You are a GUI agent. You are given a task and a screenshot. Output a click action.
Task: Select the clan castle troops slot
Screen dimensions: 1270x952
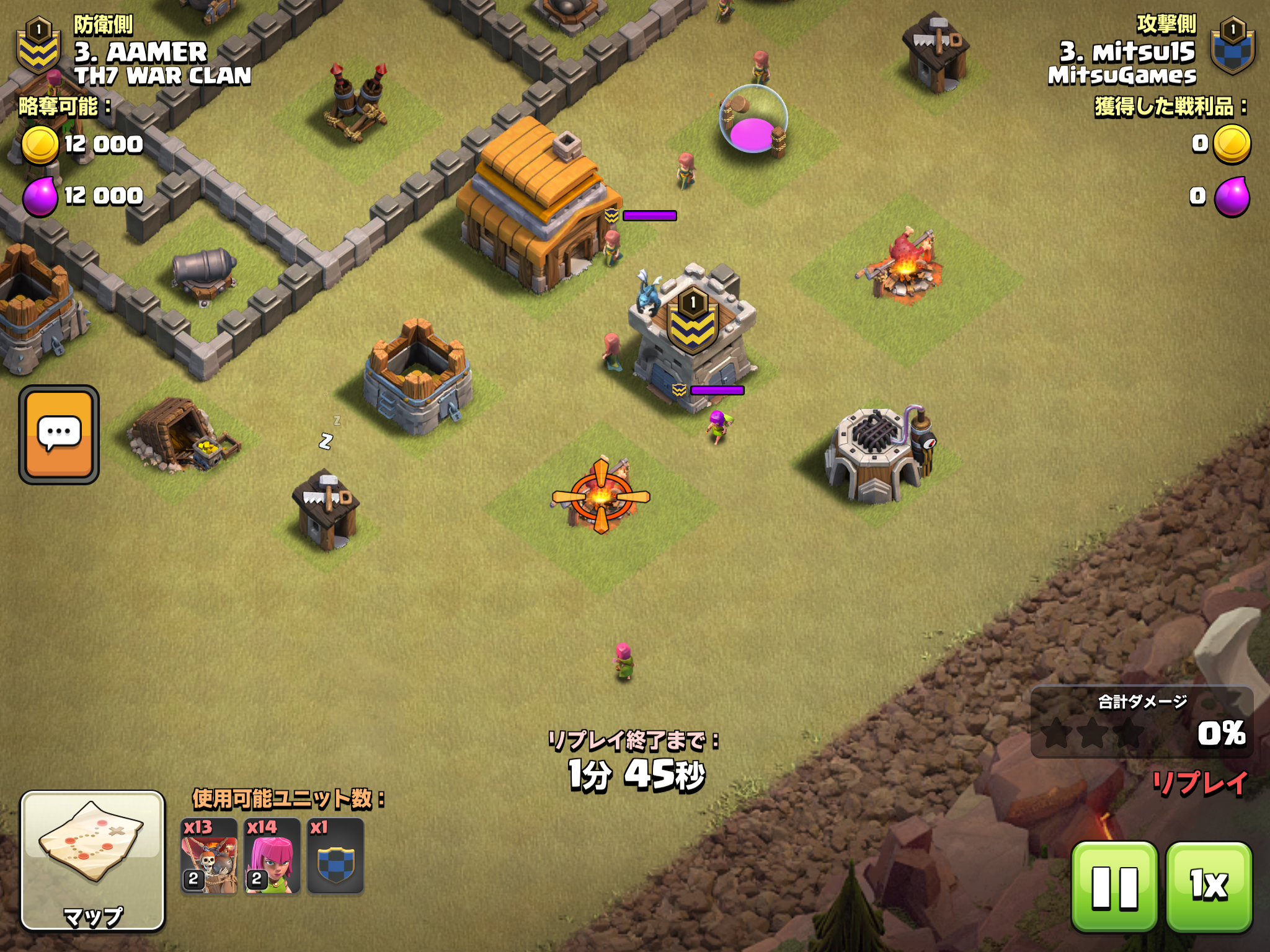tap(335, 857)
